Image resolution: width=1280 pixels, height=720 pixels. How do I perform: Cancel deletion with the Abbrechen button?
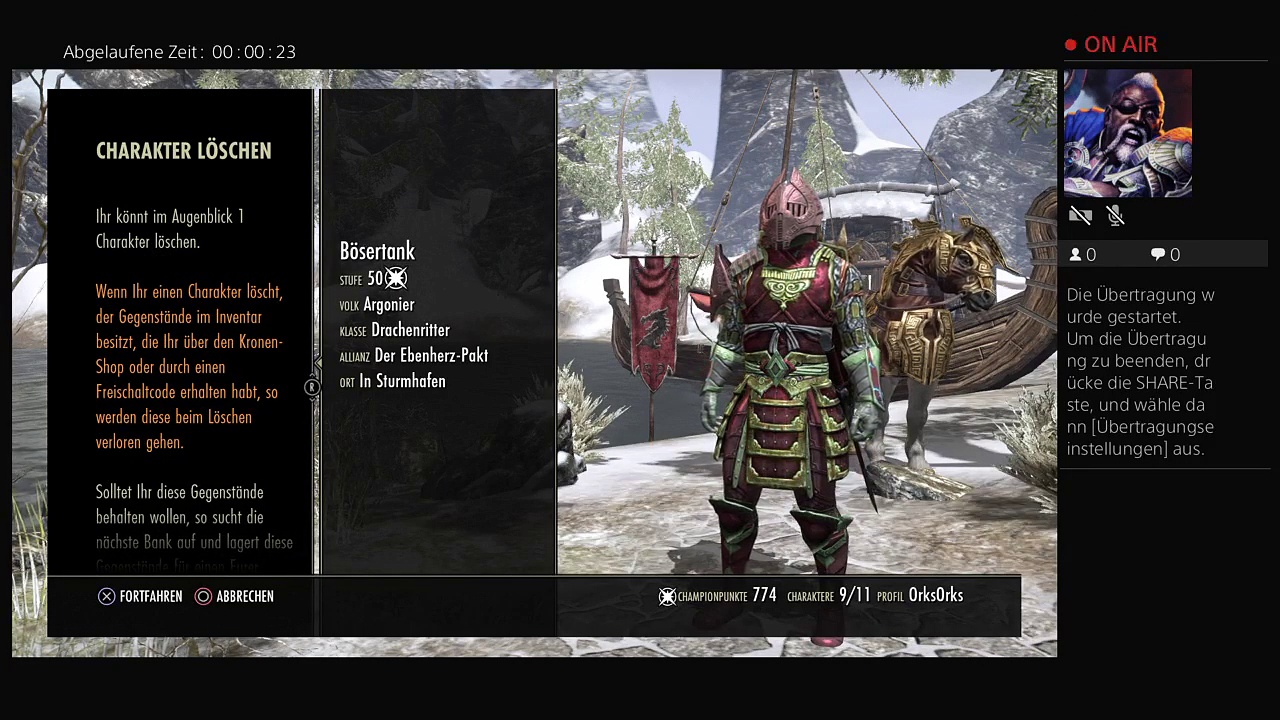234,596
